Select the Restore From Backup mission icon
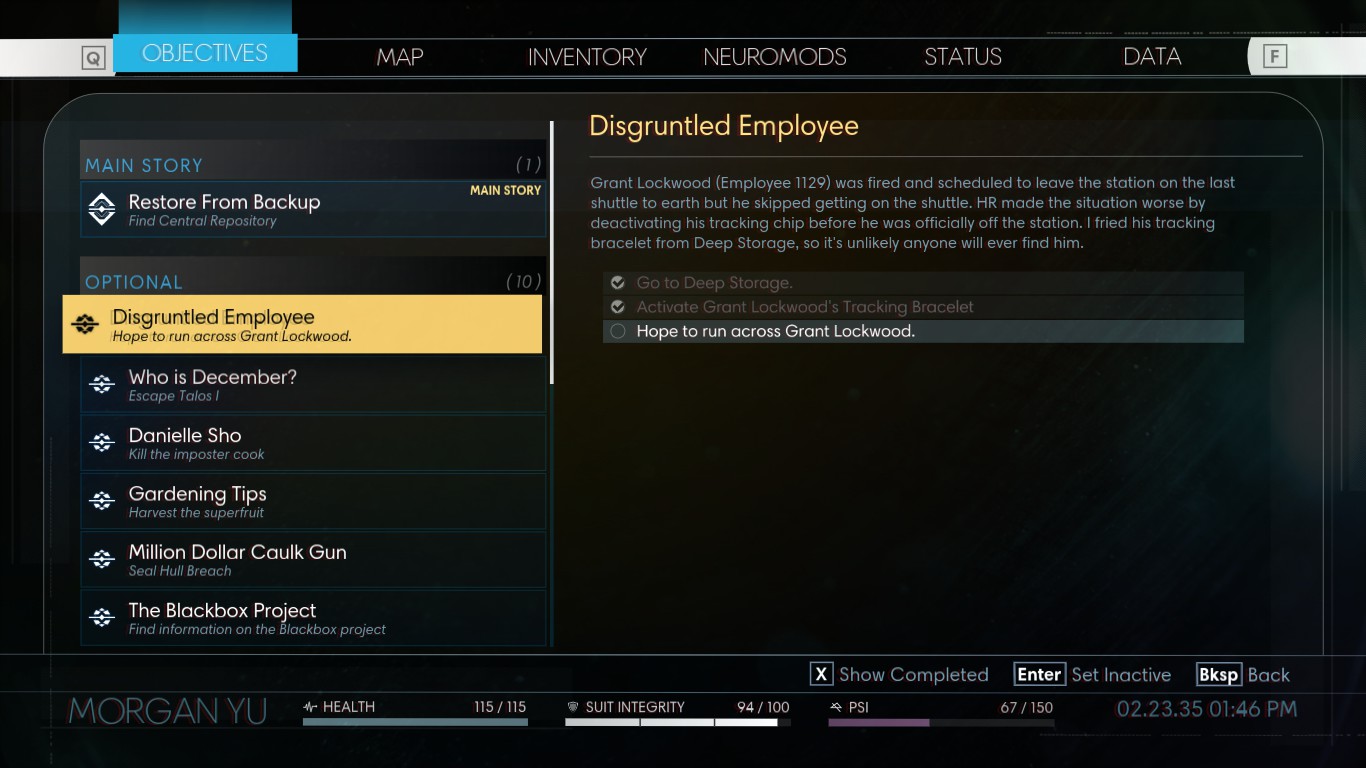 pos(100,208)
